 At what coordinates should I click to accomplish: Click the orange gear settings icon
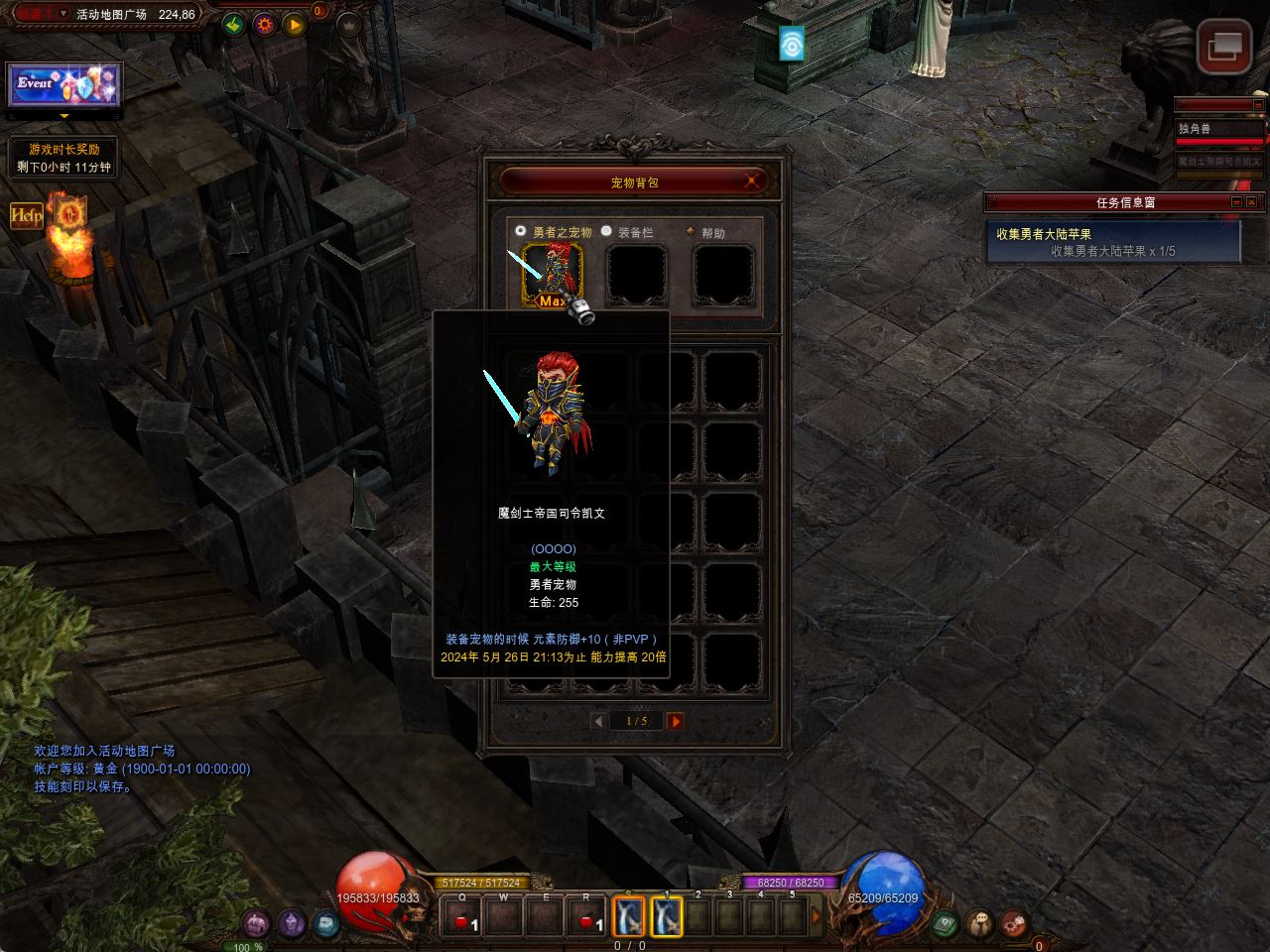(264, 24)
